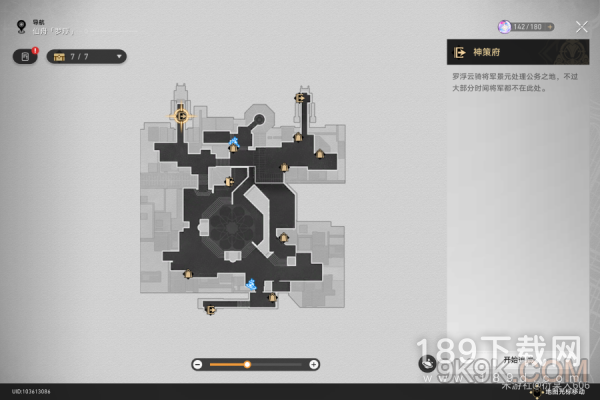
Task: Select the highlighted gold ring map marker
Action: [181, 116]
